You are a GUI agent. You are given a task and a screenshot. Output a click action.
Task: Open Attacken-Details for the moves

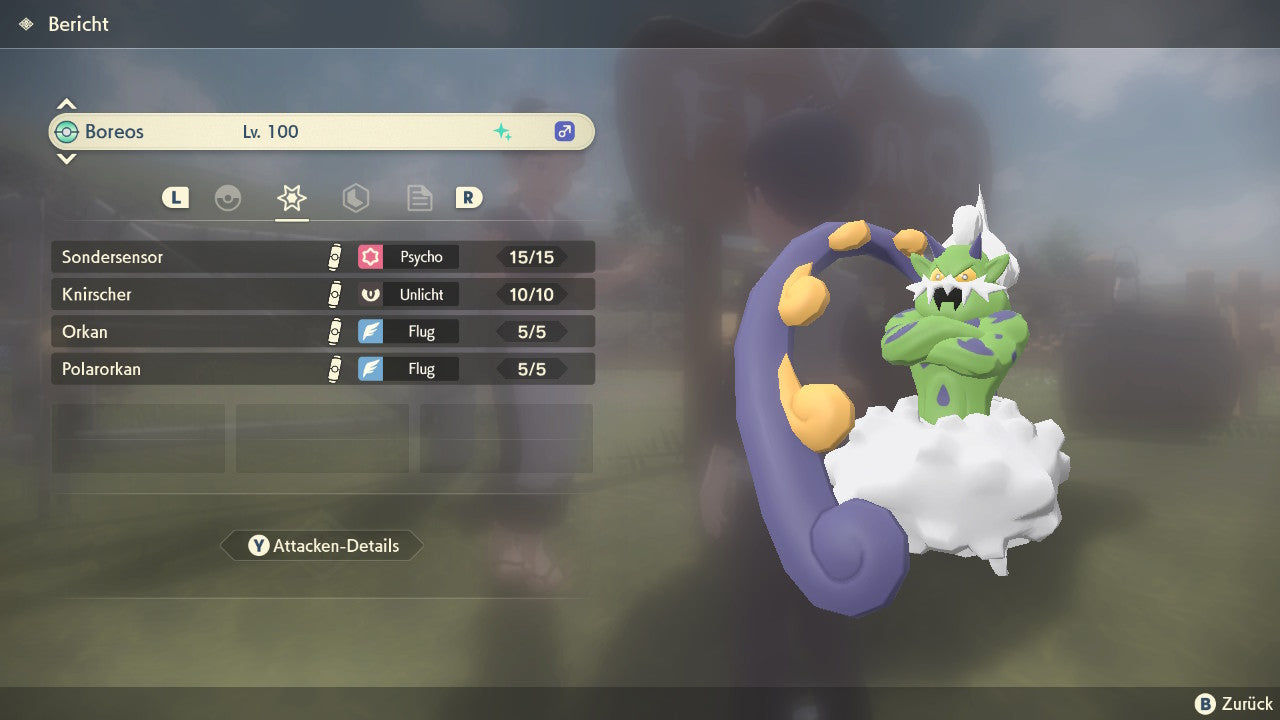point(322,546)
